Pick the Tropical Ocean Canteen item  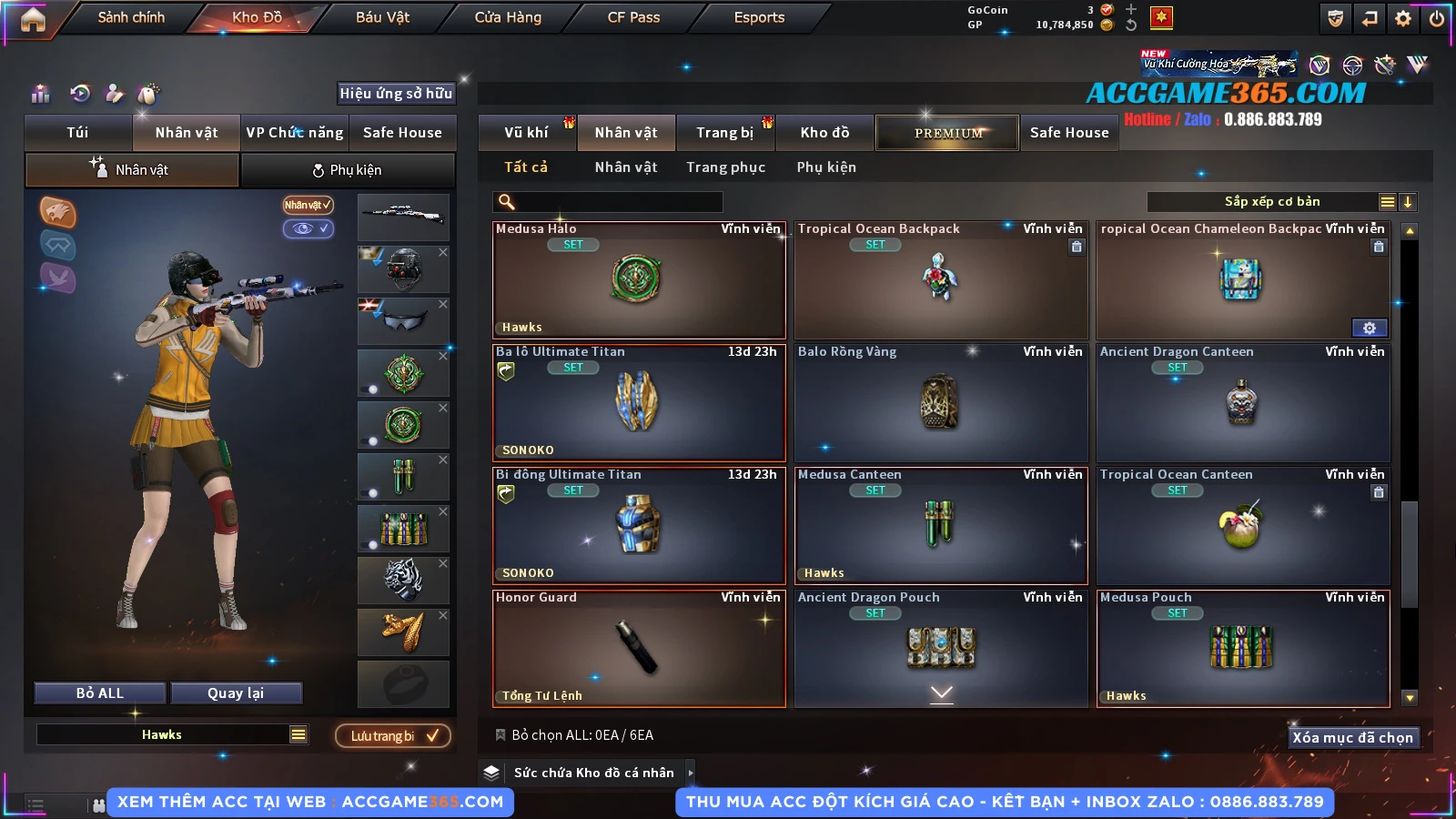(x=1242, y=525)
